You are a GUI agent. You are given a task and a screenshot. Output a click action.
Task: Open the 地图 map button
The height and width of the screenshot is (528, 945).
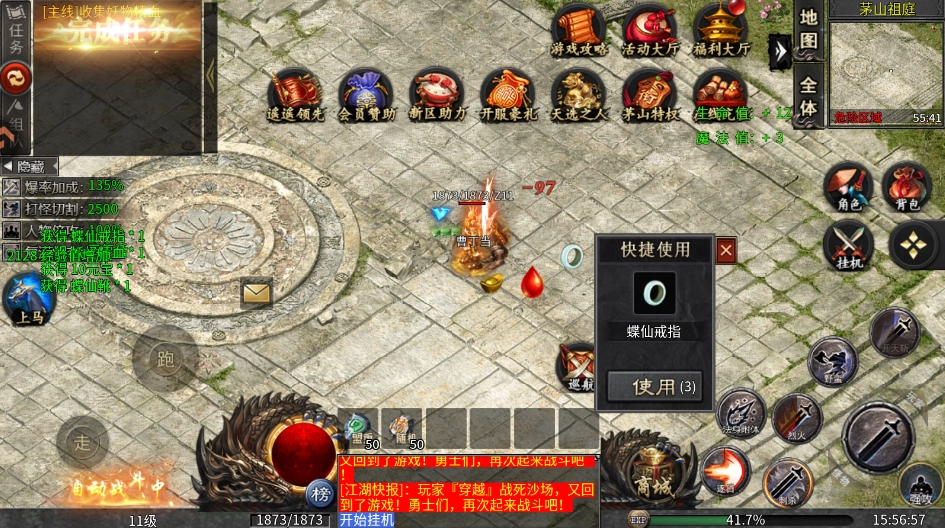click(808, 31)
